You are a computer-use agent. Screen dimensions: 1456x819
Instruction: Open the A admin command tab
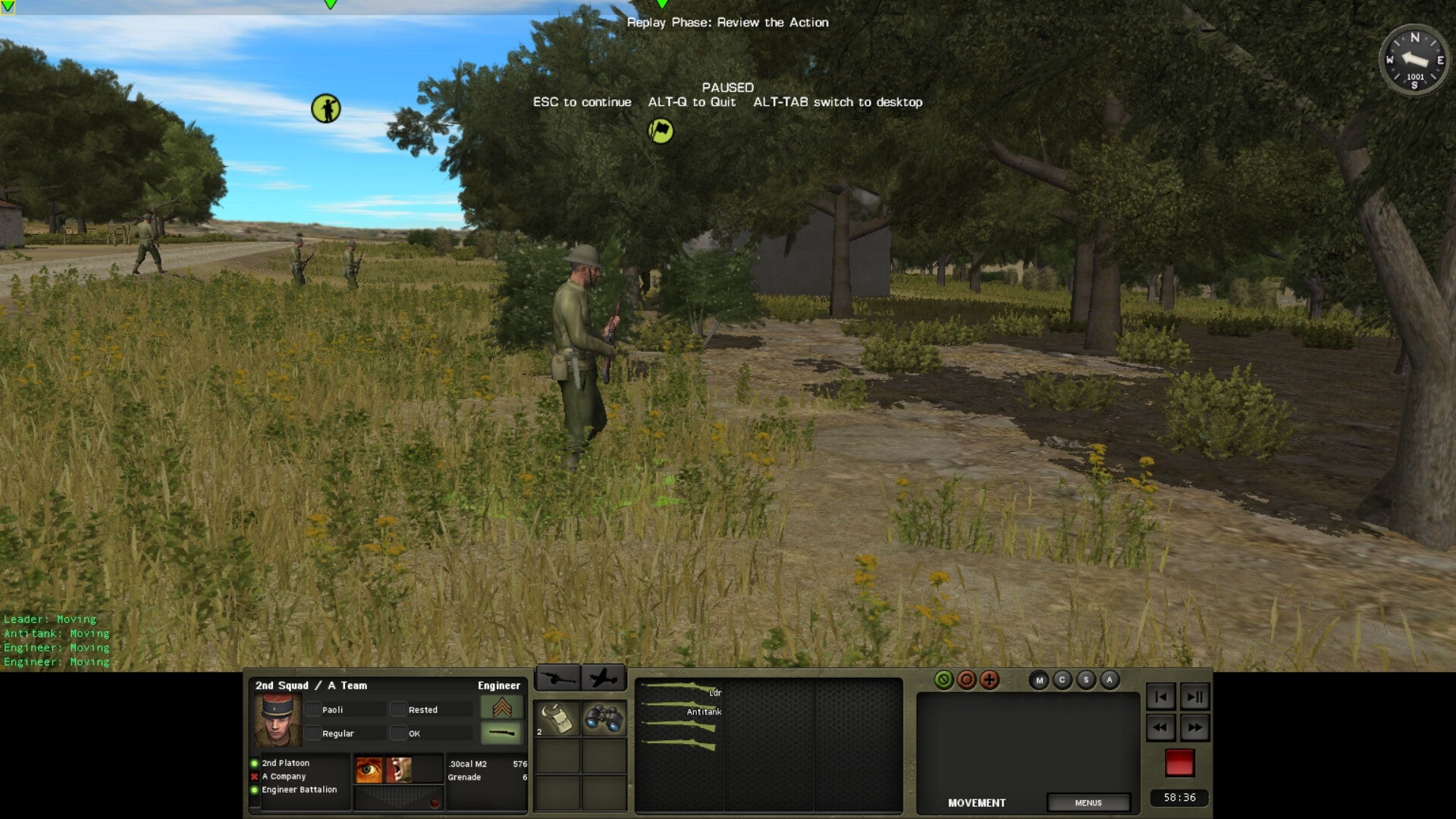click(1109, 679)
